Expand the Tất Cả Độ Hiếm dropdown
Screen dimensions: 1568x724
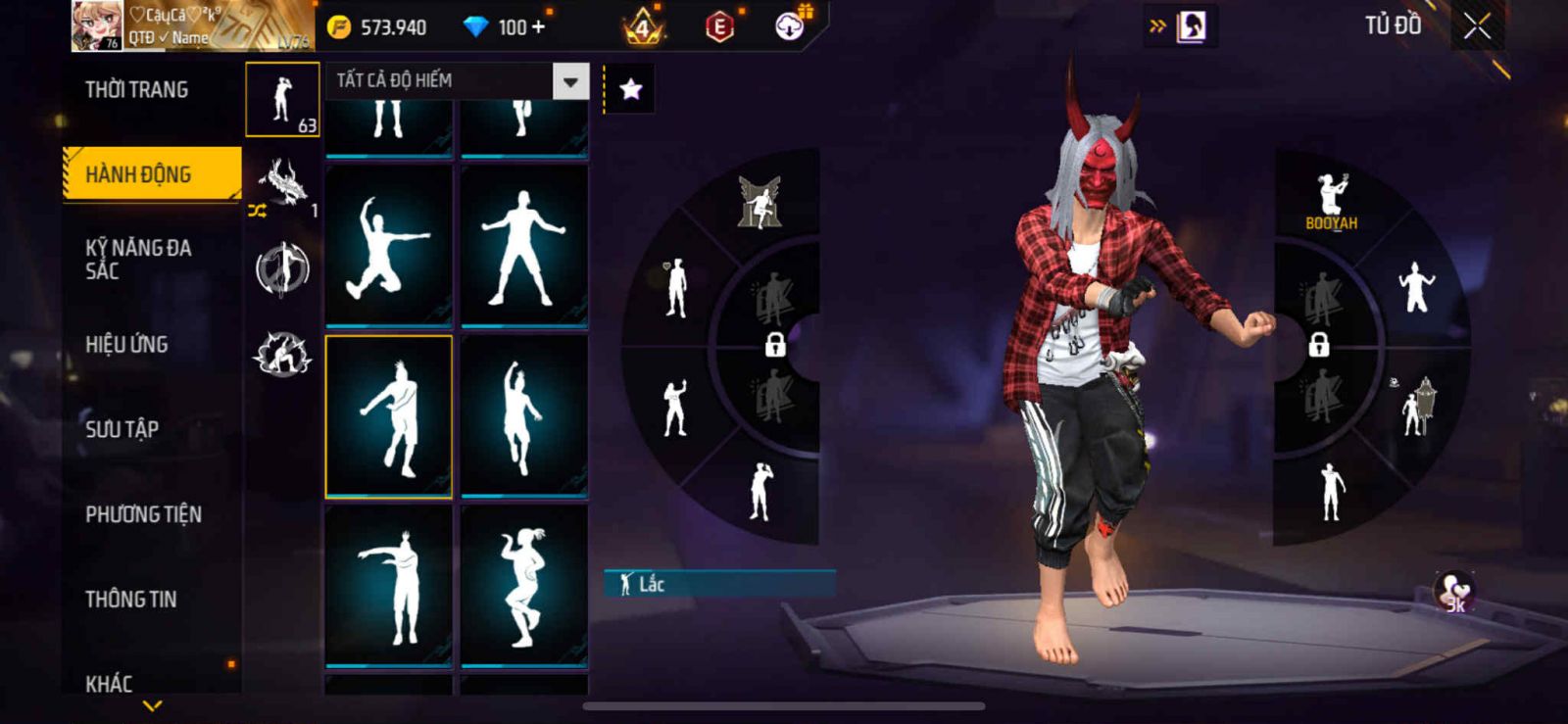[x=570, y=81]
